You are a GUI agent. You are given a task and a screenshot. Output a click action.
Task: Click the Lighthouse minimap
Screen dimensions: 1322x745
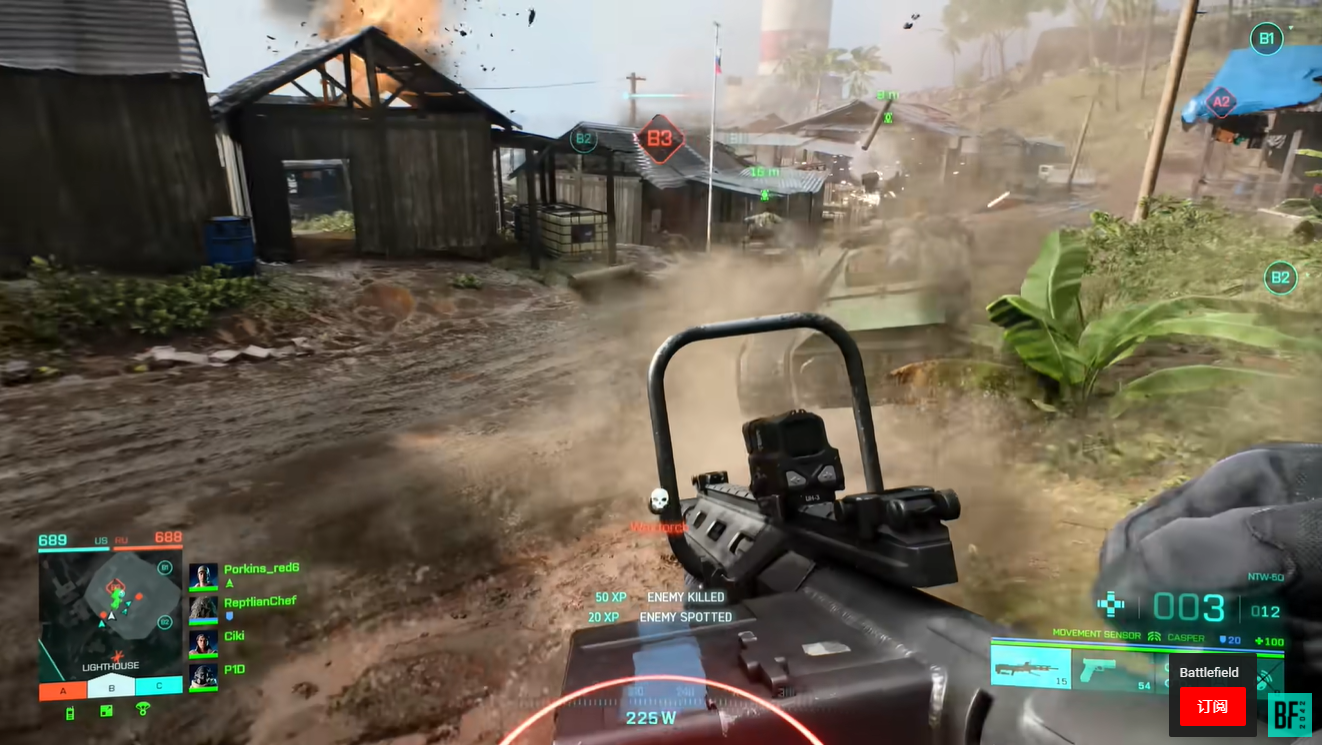tap(111, 611)
